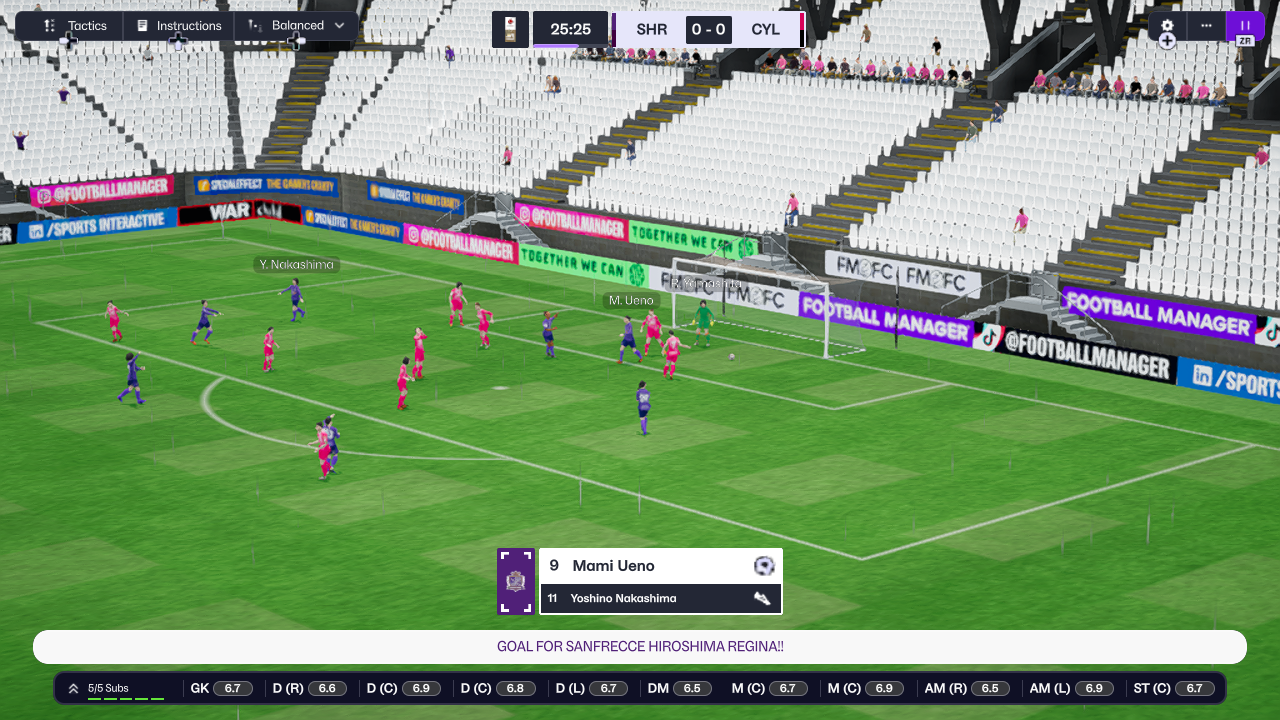Expand the Balanced mentality dropdown

(297, 26)
